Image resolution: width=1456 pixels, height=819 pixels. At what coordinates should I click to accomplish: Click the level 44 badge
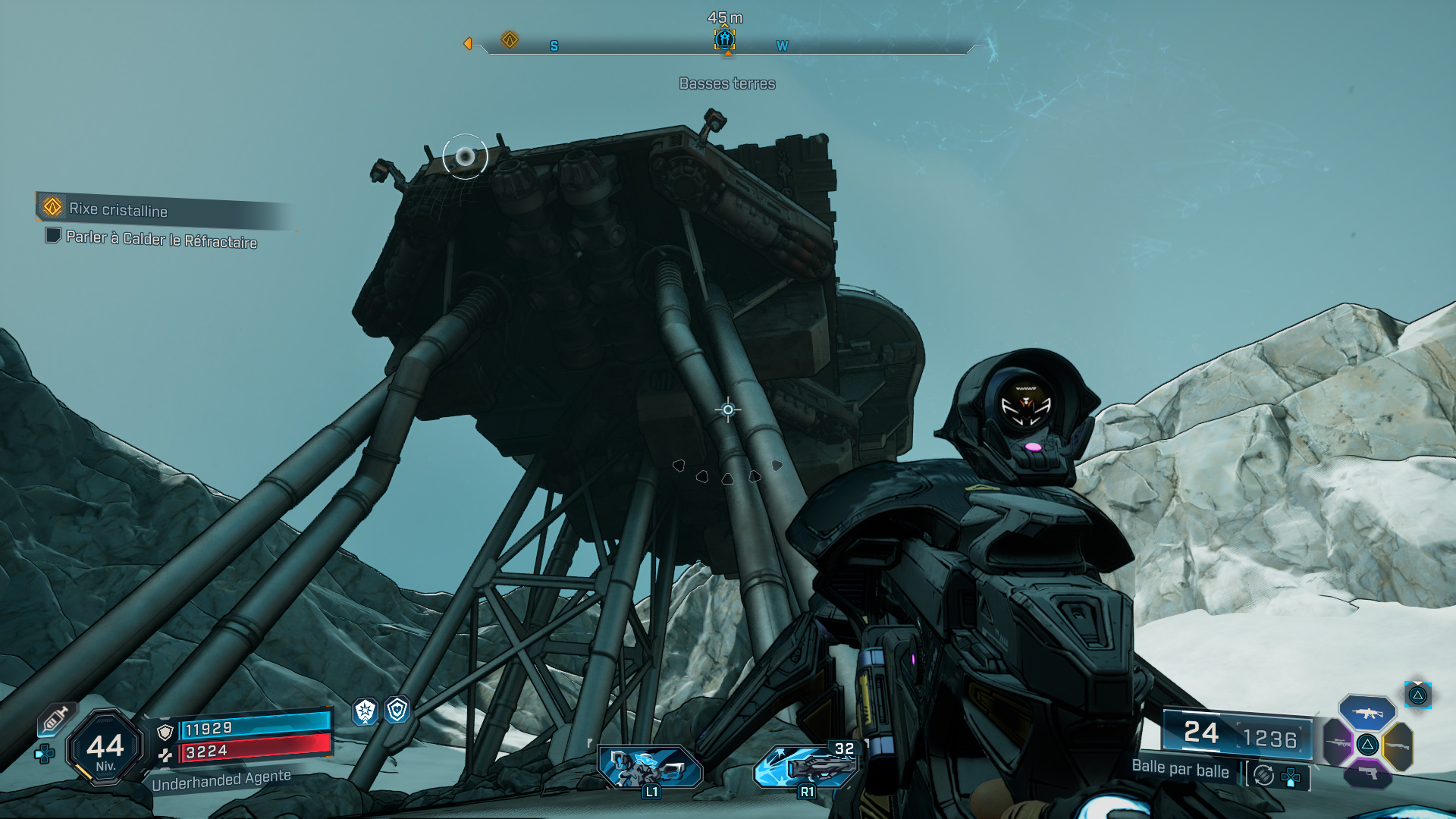(x=105, y=748)
